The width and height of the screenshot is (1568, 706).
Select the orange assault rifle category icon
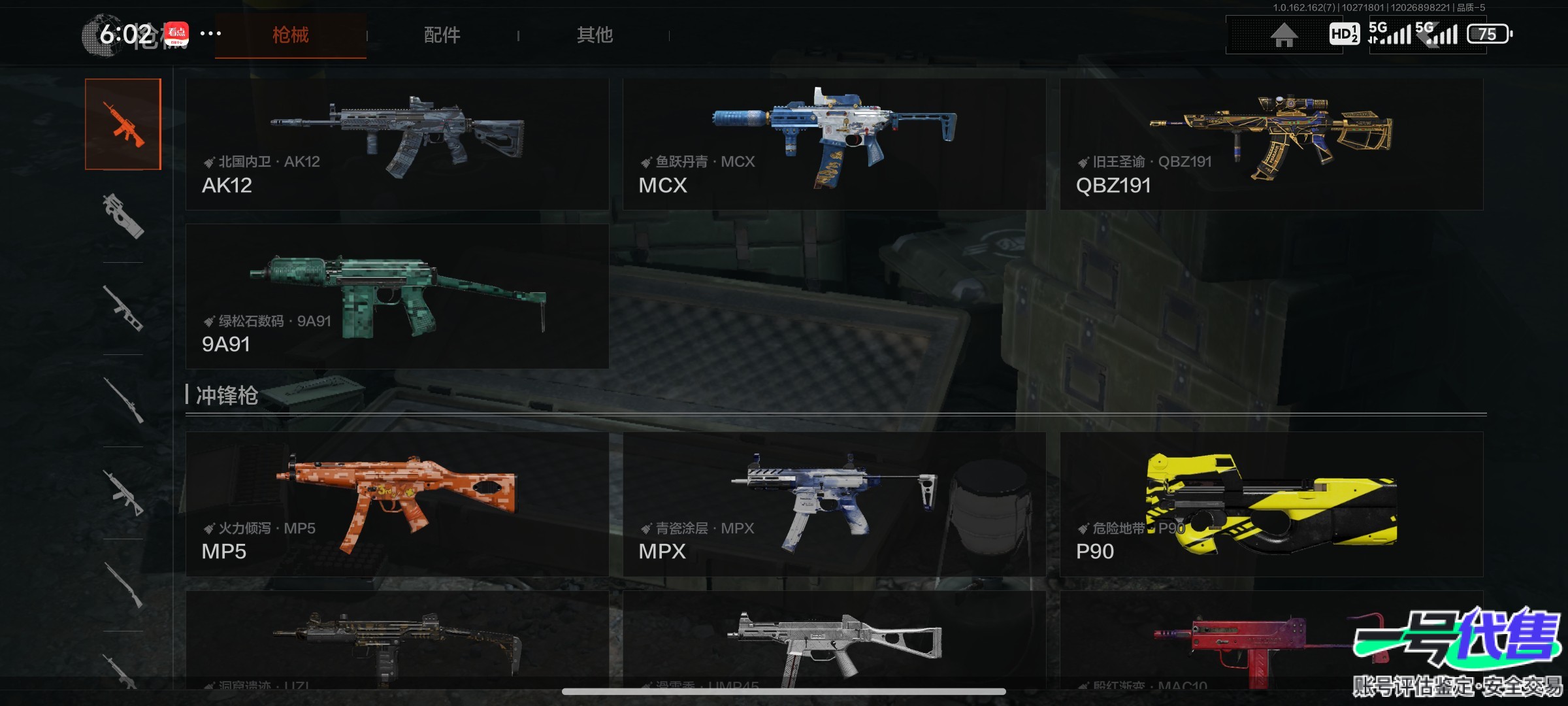click(123, 124)
